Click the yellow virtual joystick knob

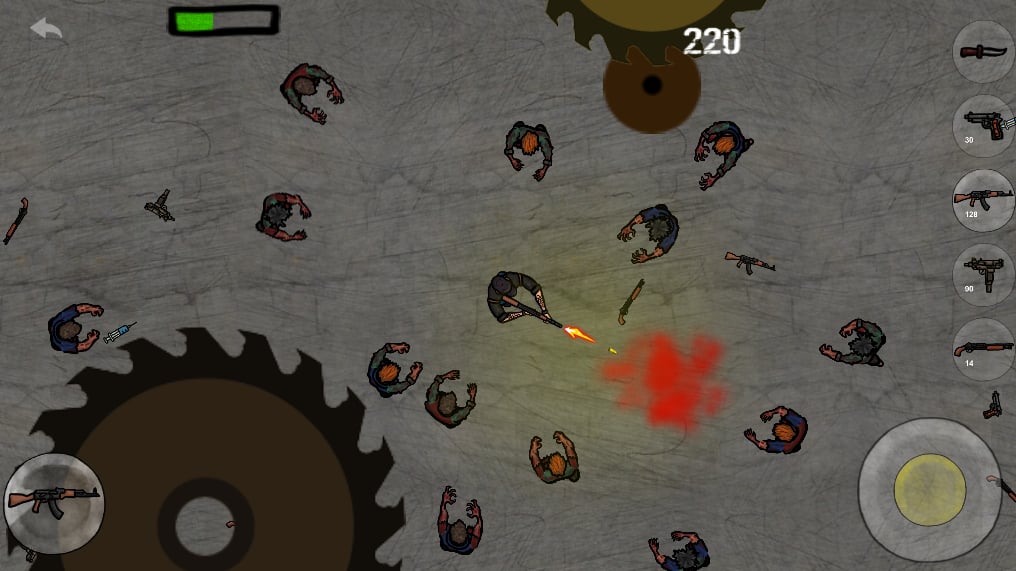pos(929,489)
